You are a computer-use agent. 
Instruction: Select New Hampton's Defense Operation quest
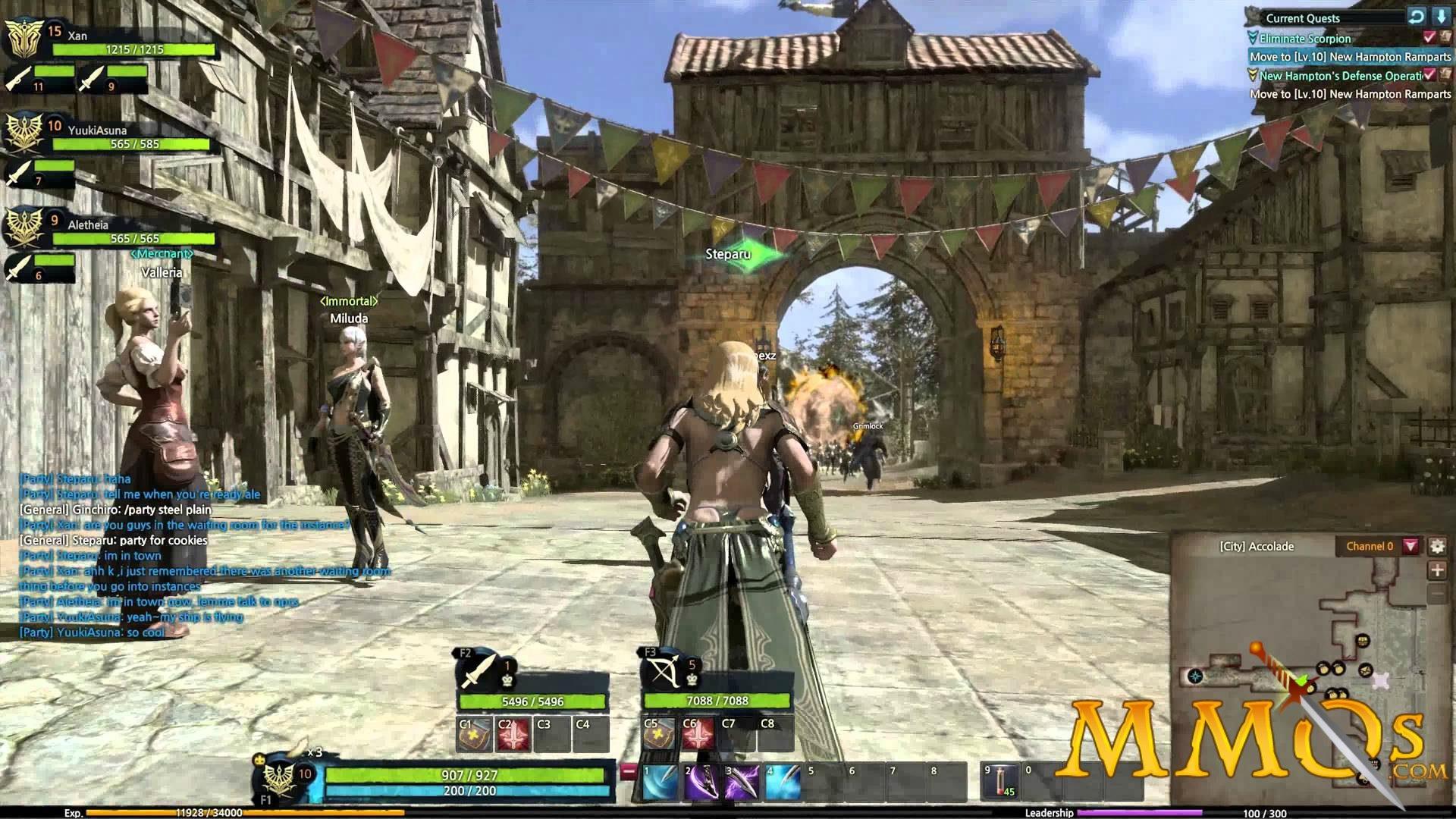pos(1339,76)
